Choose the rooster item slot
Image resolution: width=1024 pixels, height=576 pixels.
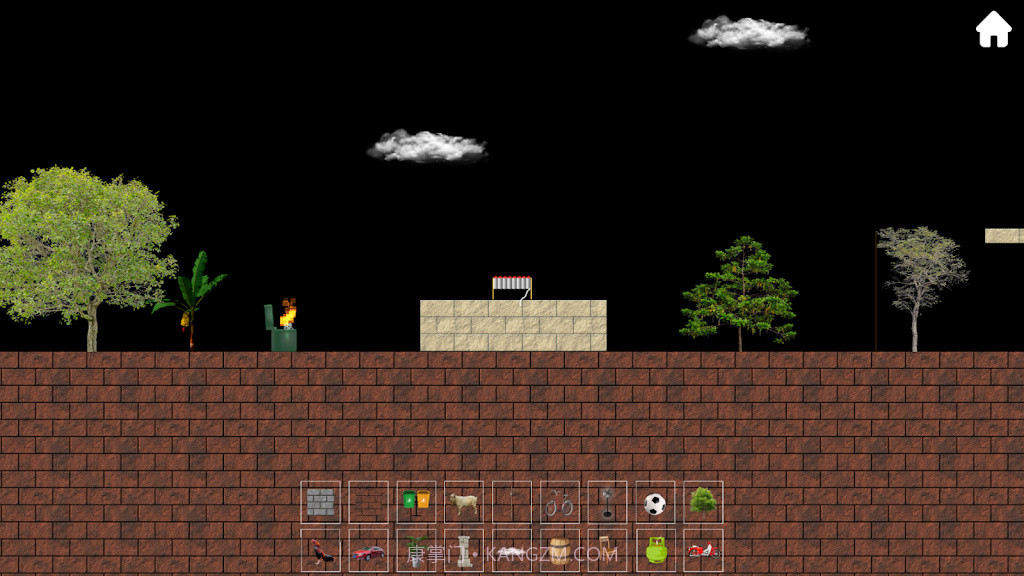point(321,551)
